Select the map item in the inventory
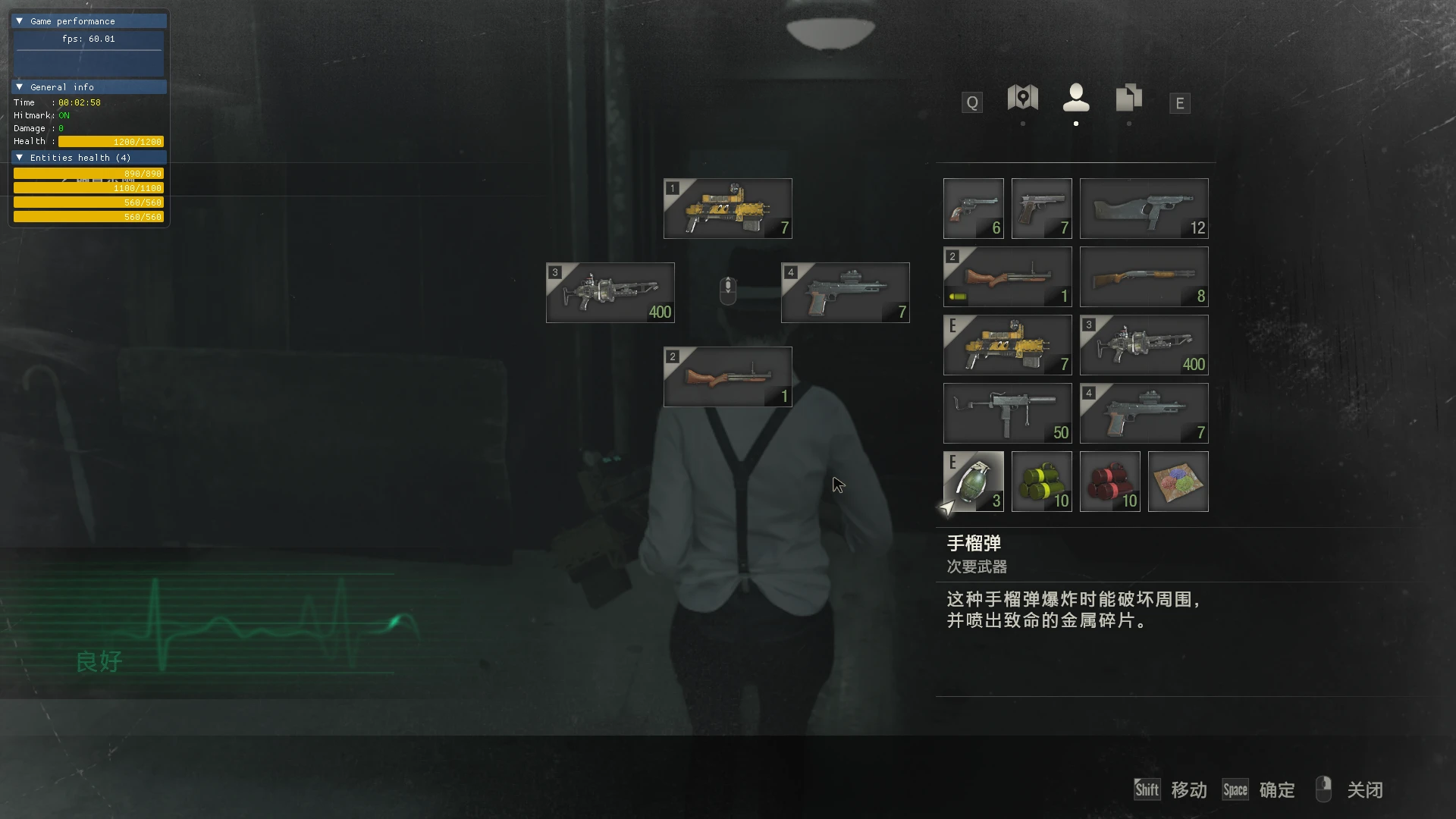The width and height of the screenshot is (1456, 819). (1178, 481)
